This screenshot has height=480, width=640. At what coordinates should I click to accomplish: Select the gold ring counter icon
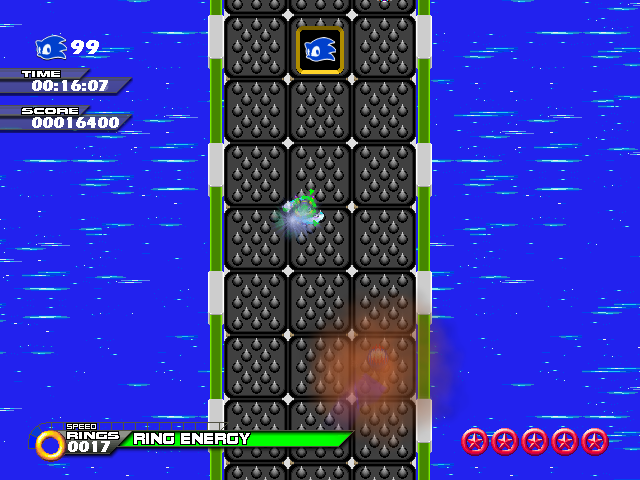tap(50, 443)
